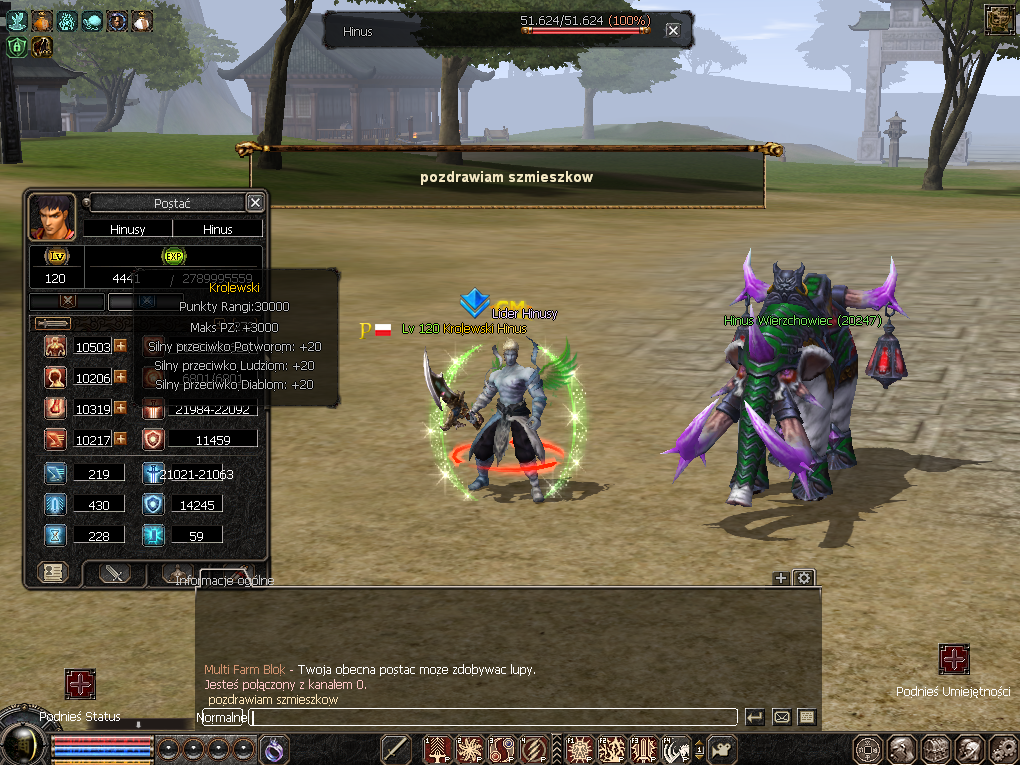The height and width of the screenshot is (765, 1020).
Task: Click the Podnieś Umiejętności red plus button
Action: tap(954, 660)
